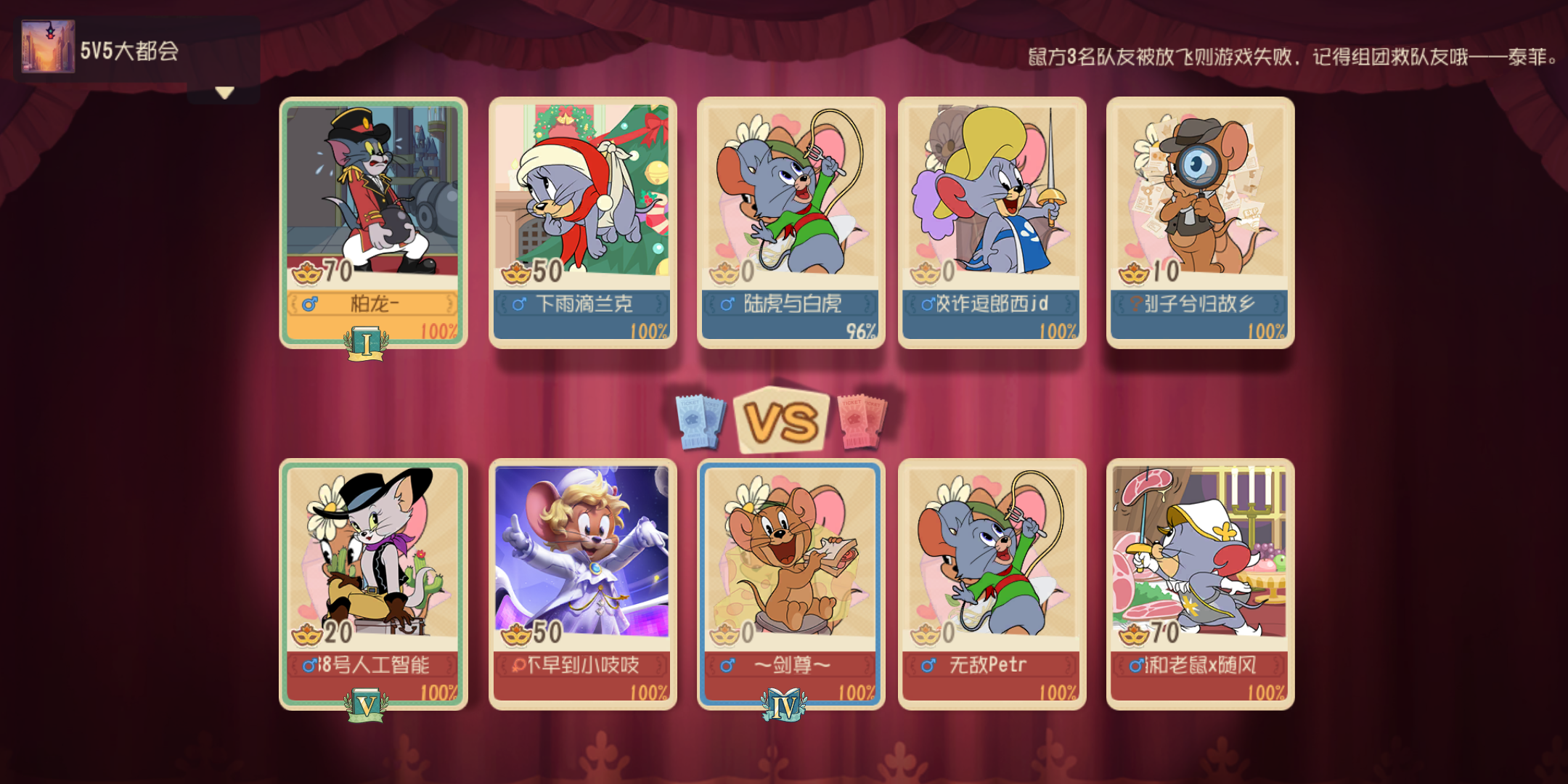Select the 不早到小吱吱 character card
Viewport: 1568px width, 784px height.
point(581,573)
